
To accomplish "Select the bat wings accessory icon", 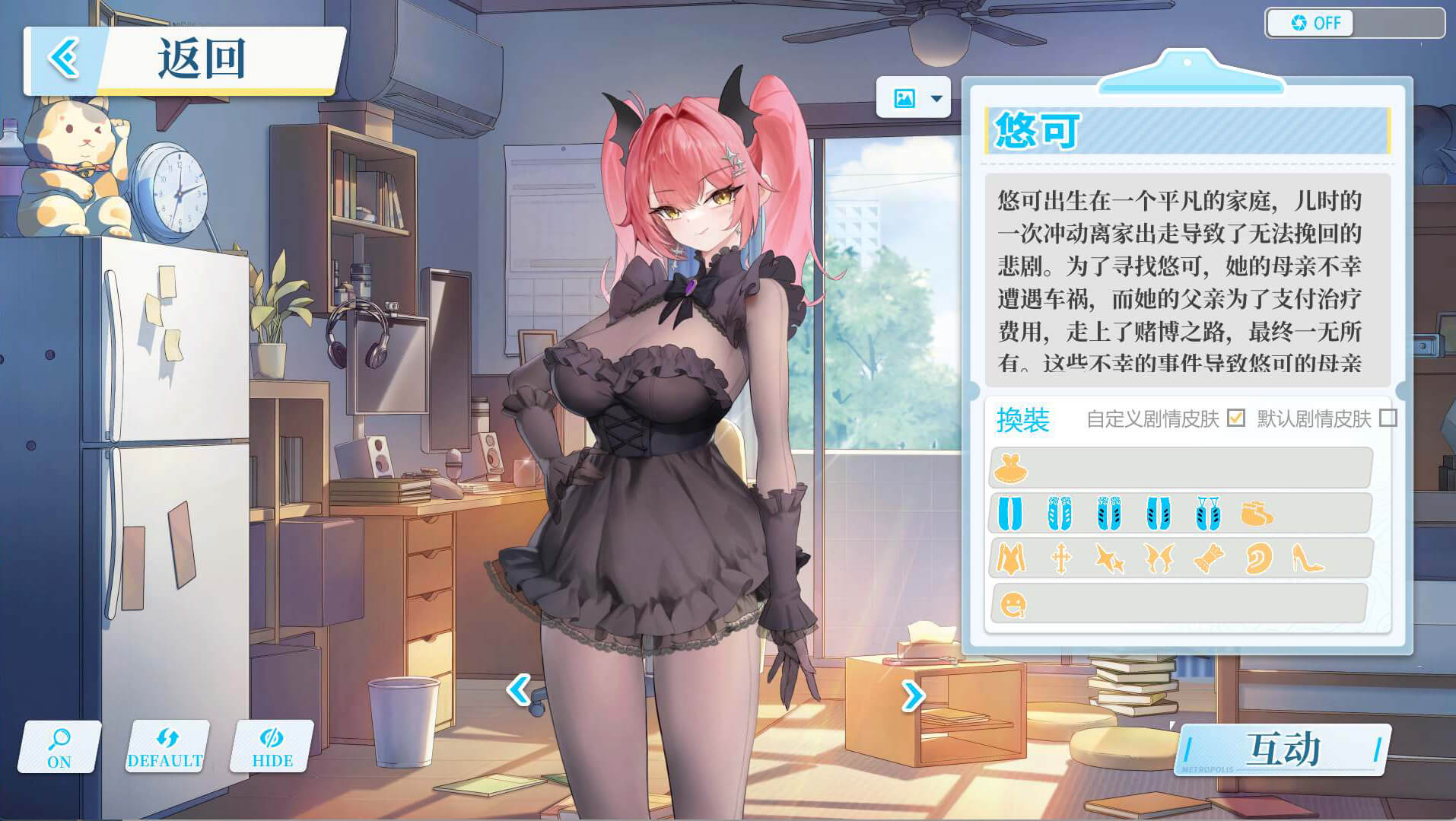I will coord(1159,559).
